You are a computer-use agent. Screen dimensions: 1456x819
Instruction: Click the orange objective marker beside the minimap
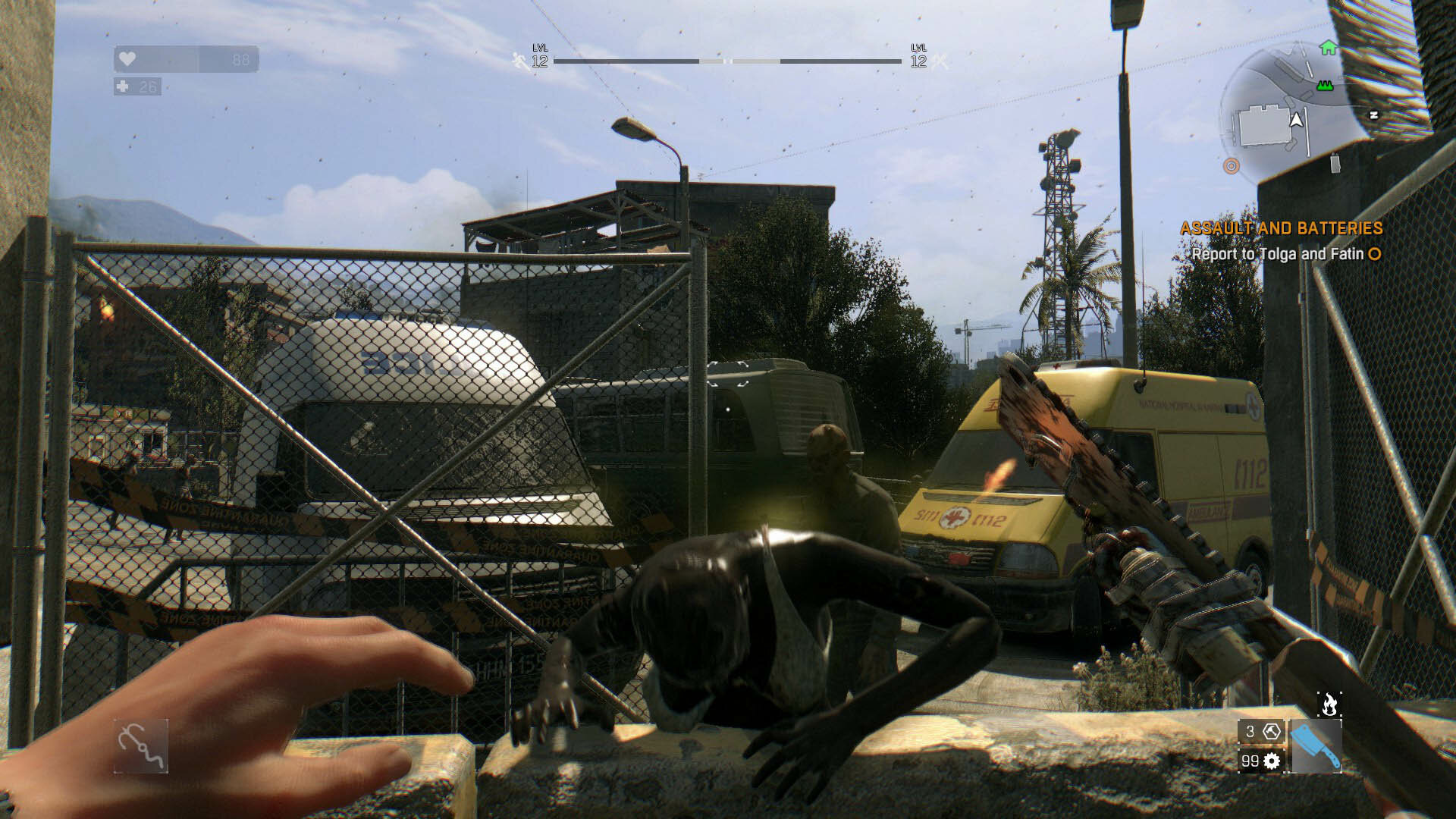click(1231, 165)
